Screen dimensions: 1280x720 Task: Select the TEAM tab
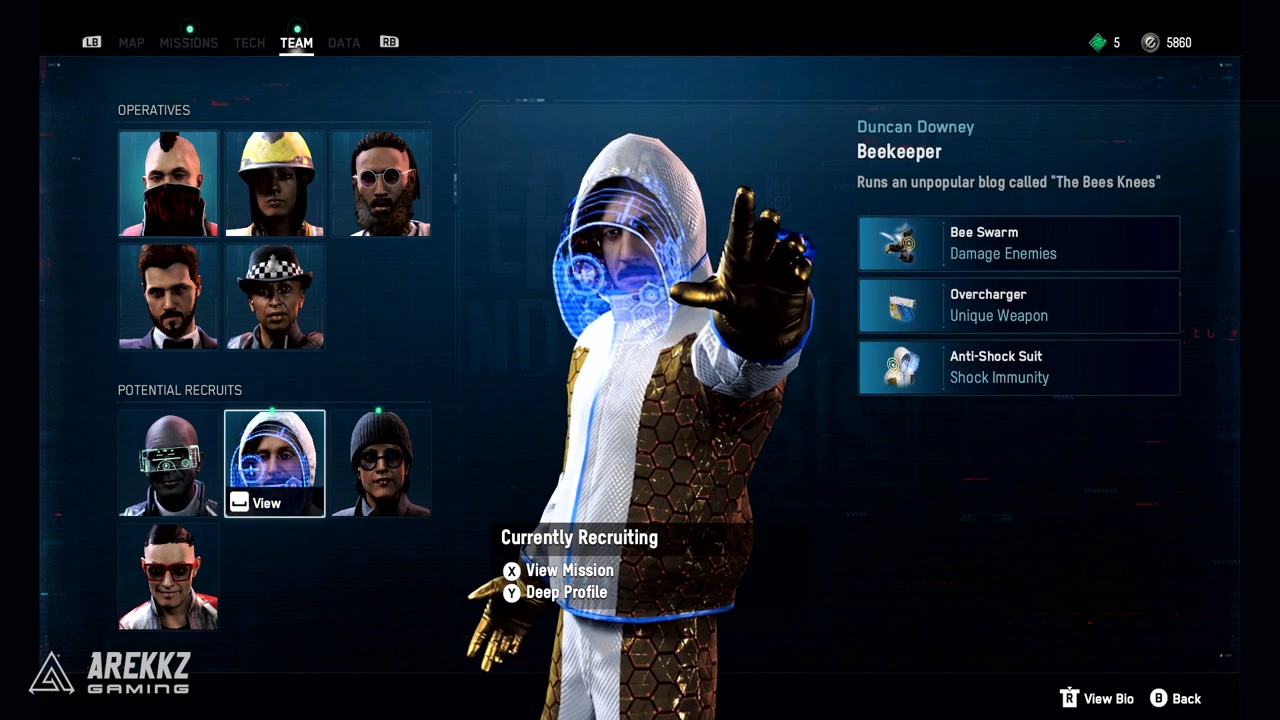click(296, 43)
